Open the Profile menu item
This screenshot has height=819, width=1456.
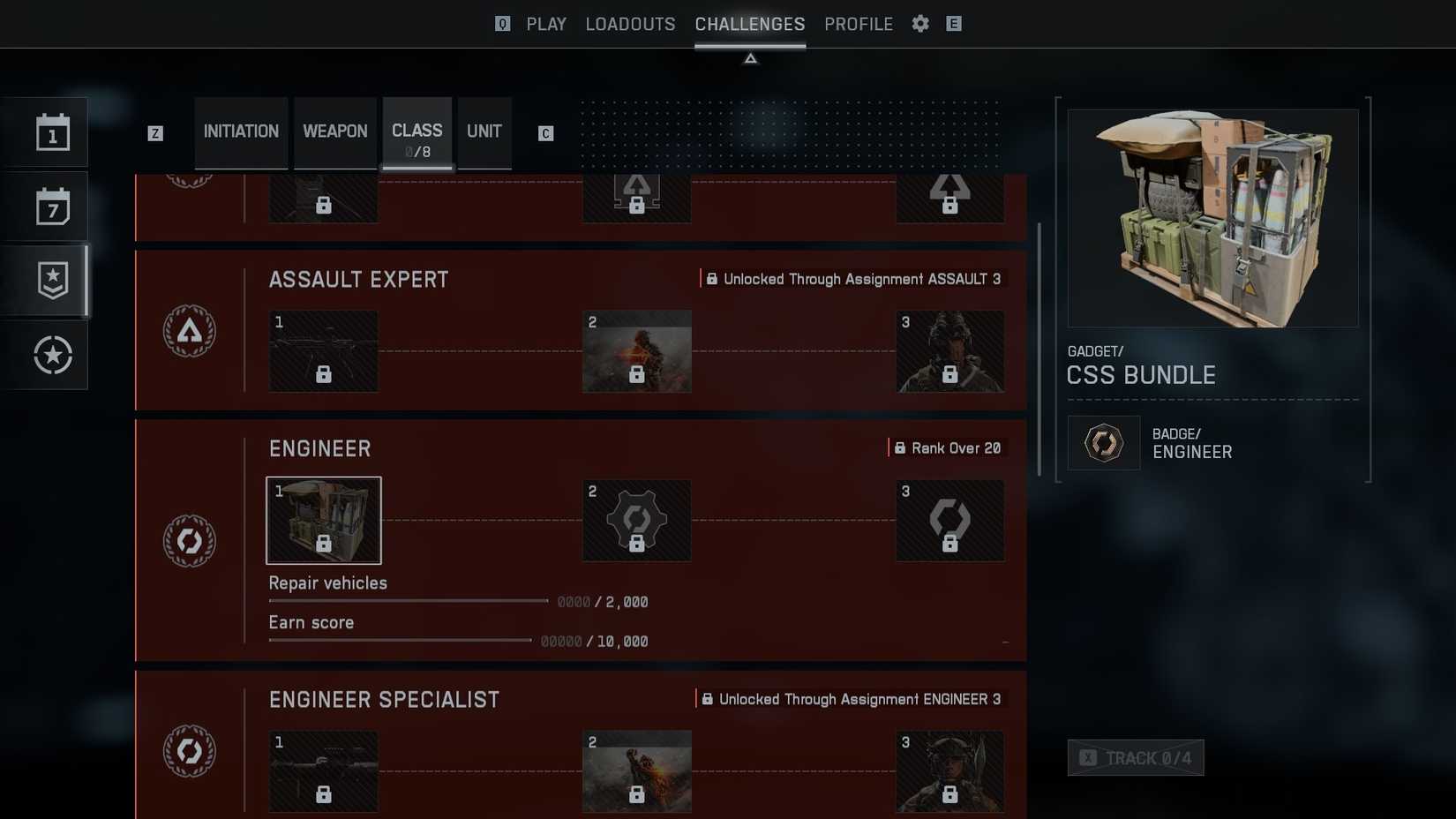(x=858, y=24)
